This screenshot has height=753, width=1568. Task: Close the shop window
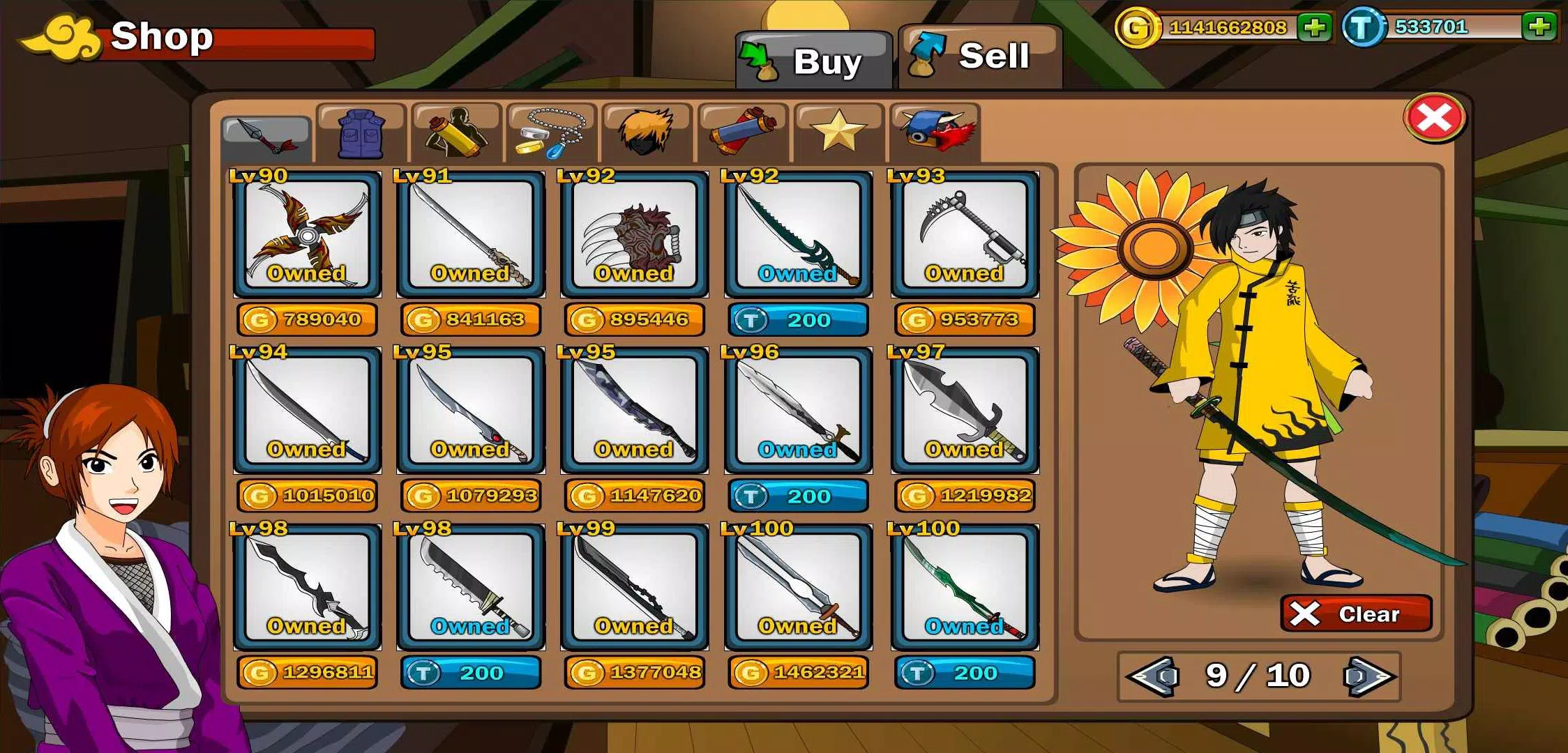[x=1434, y=119]
